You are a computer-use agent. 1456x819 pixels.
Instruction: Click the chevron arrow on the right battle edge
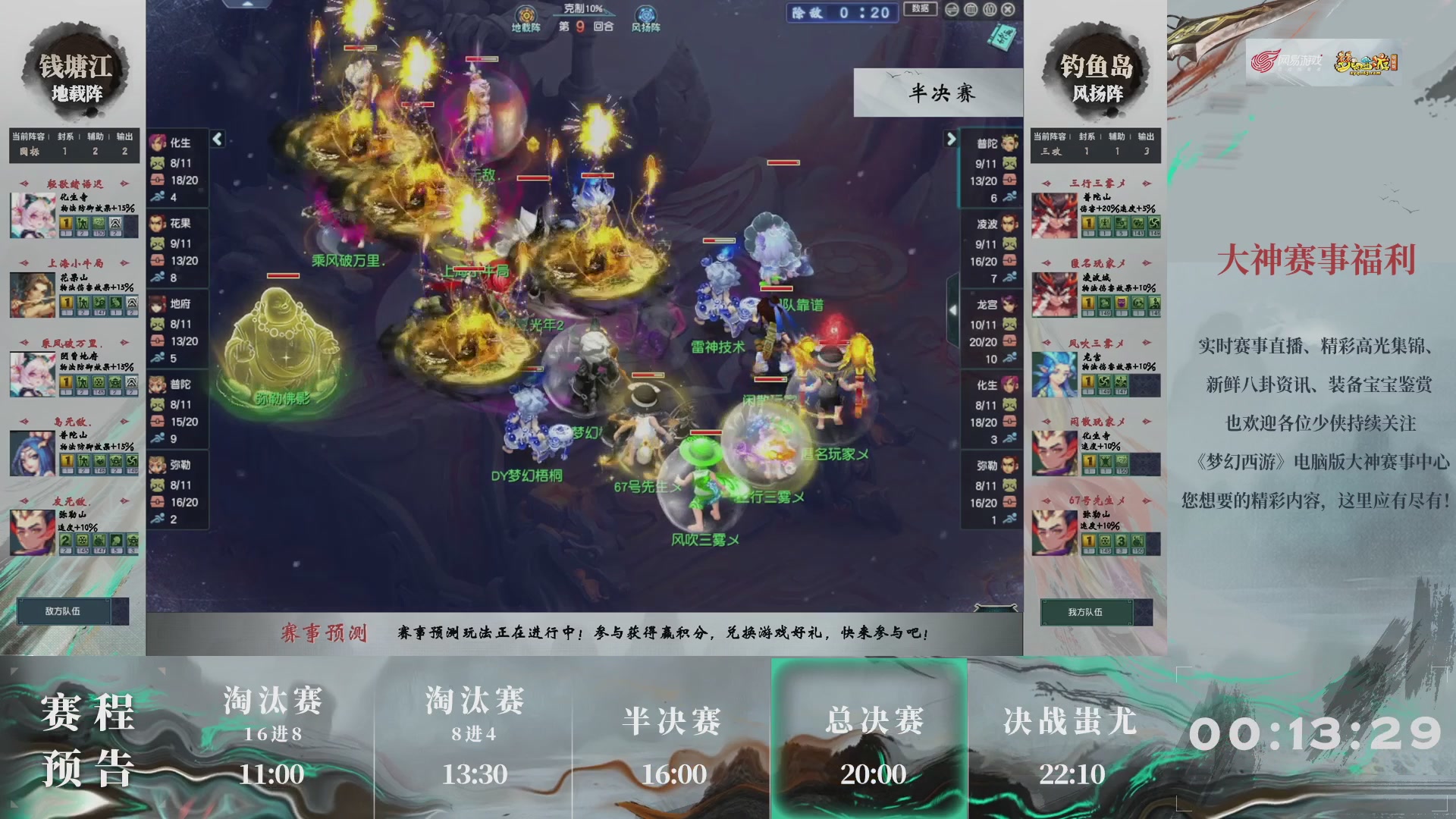click(953, 310)
